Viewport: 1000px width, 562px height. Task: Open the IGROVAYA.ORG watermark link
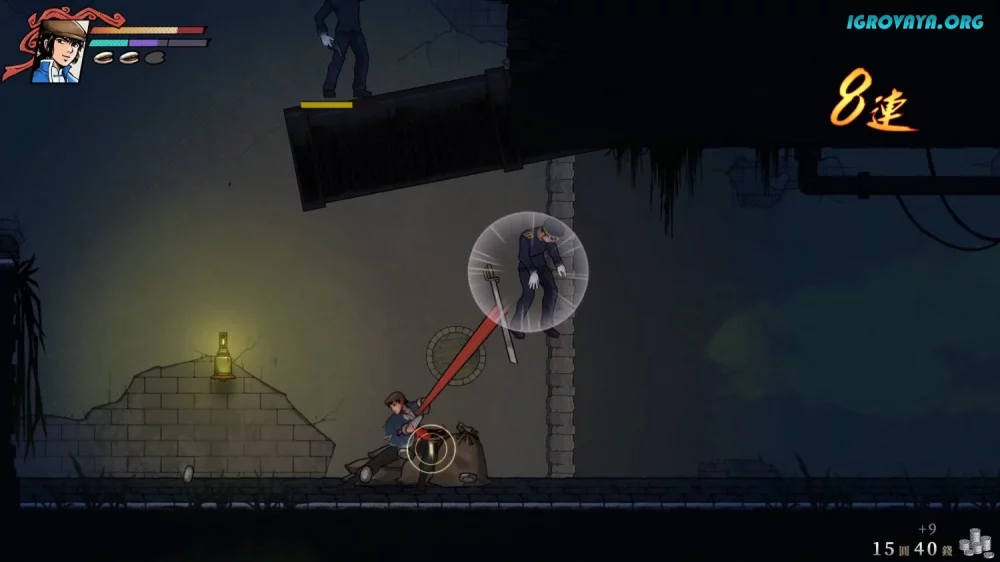coord(915,21)
